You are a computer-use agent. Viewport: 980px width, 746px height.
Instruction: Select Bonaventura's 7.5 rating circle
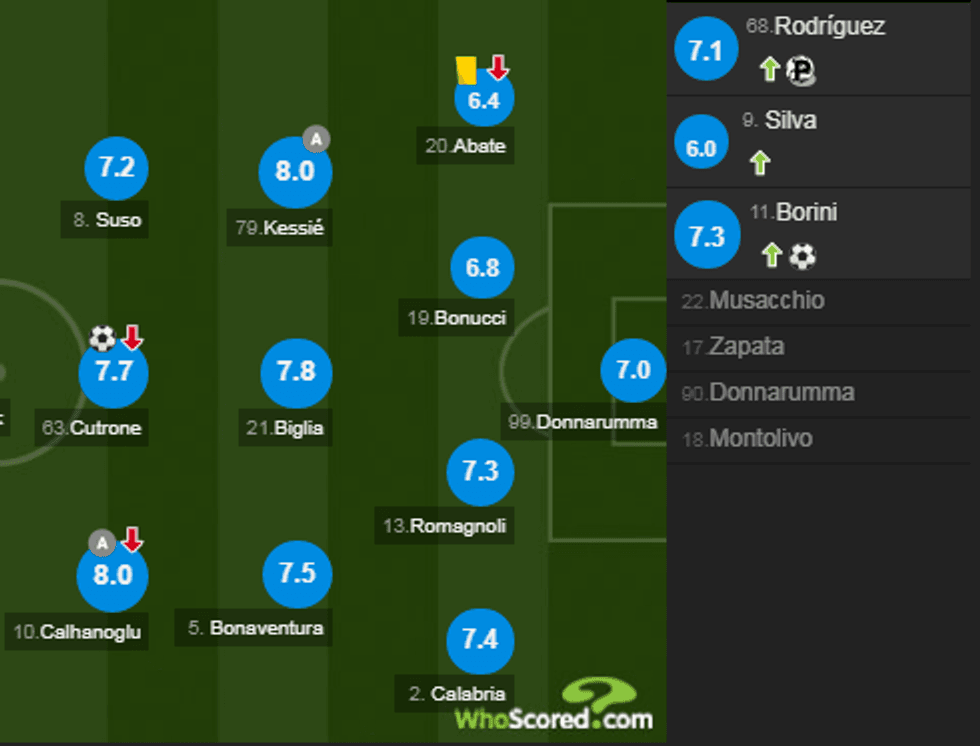point(297,573)
